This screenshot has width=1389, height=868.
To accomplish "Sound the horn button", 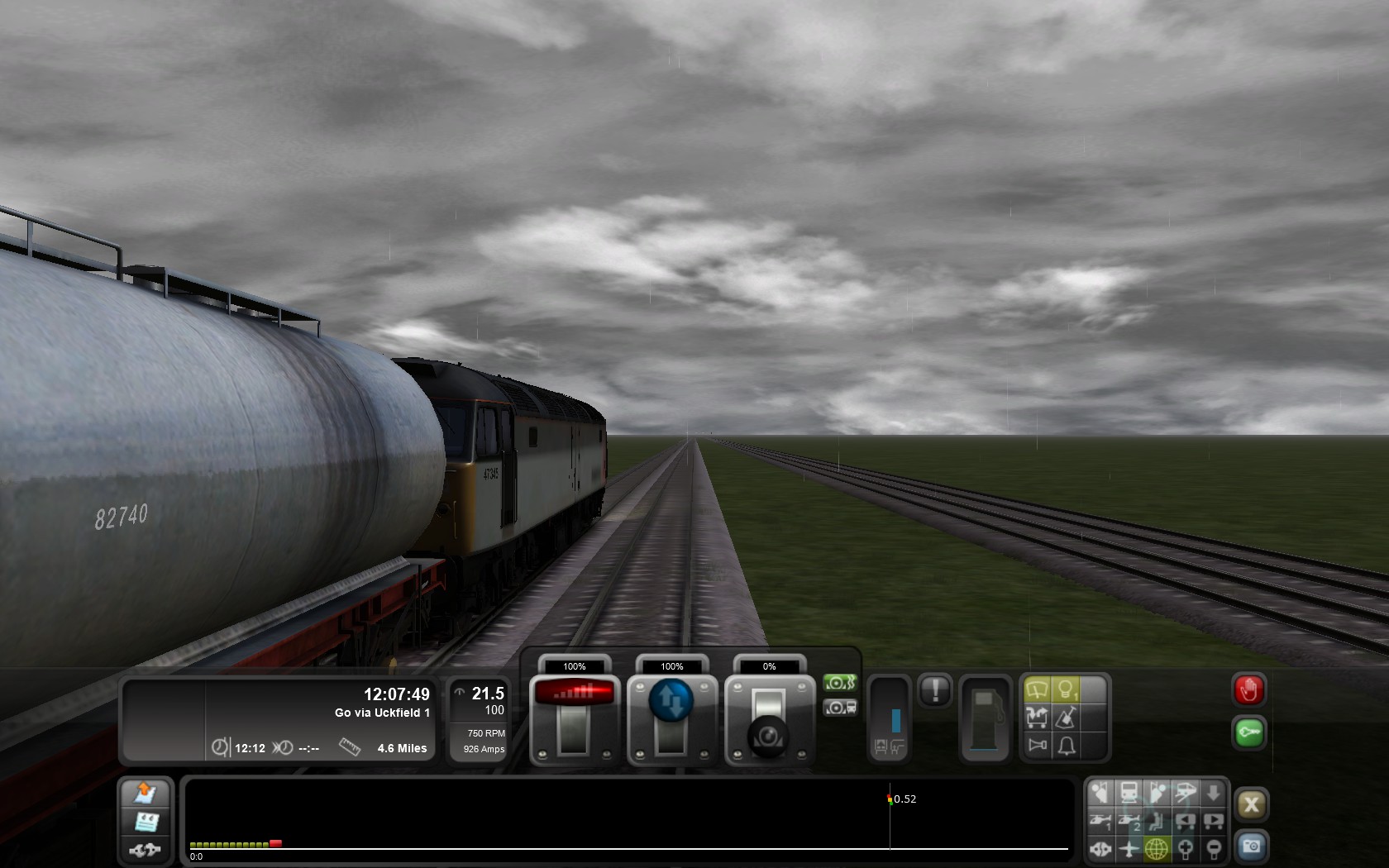I will click(x=1037, y=746).
